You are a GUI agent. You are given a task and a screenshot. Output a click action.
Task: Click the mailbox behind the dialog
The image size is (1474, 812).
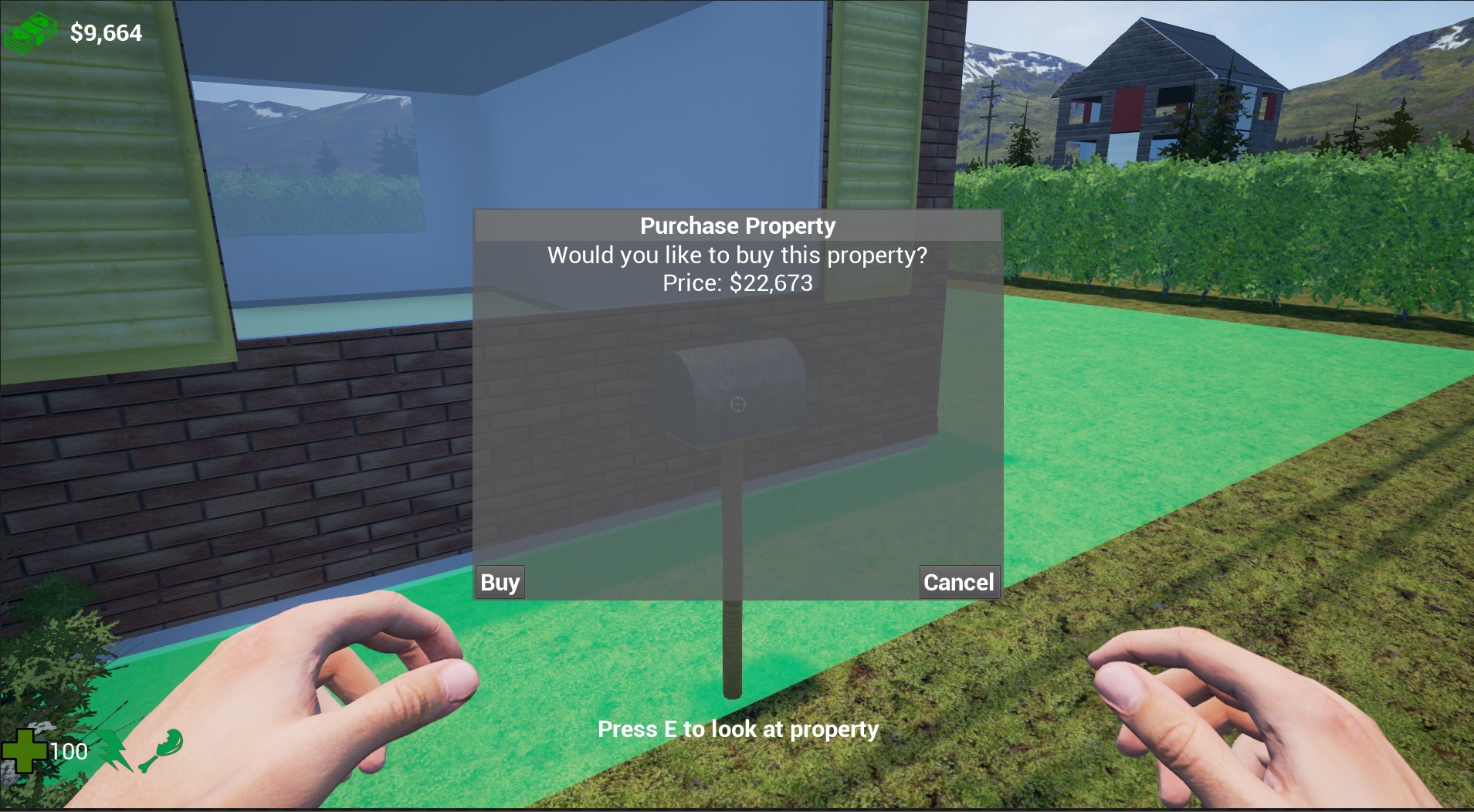734,378
